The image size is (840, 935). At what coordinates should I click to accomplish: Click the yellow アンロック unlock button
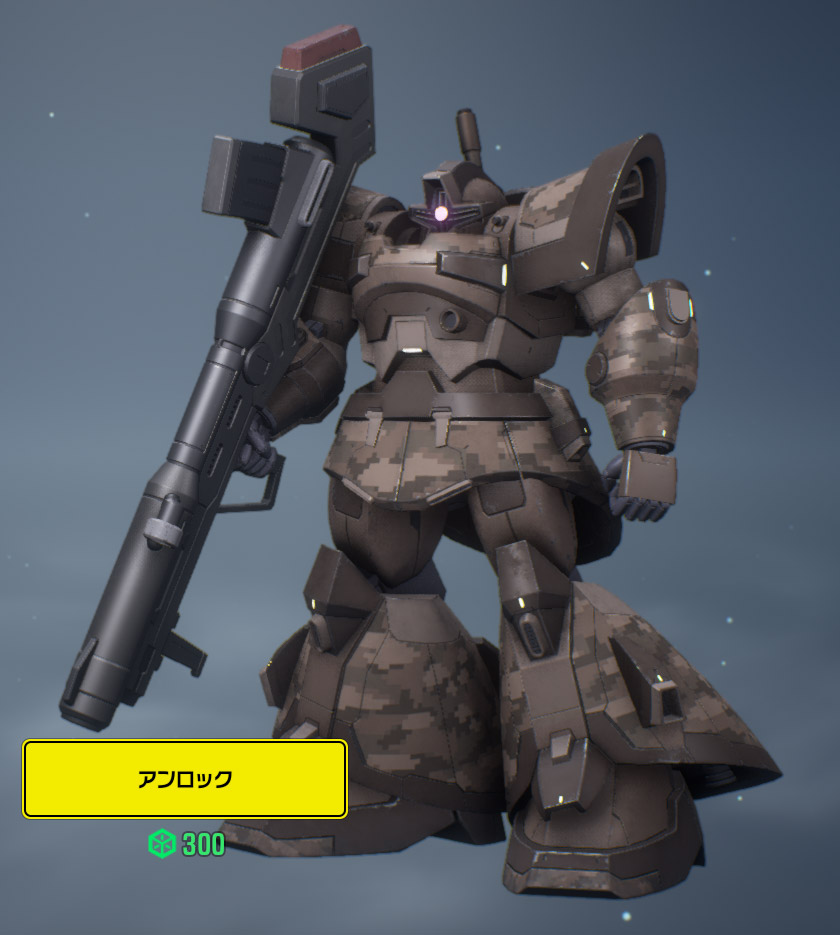click(x=185, y=779)
